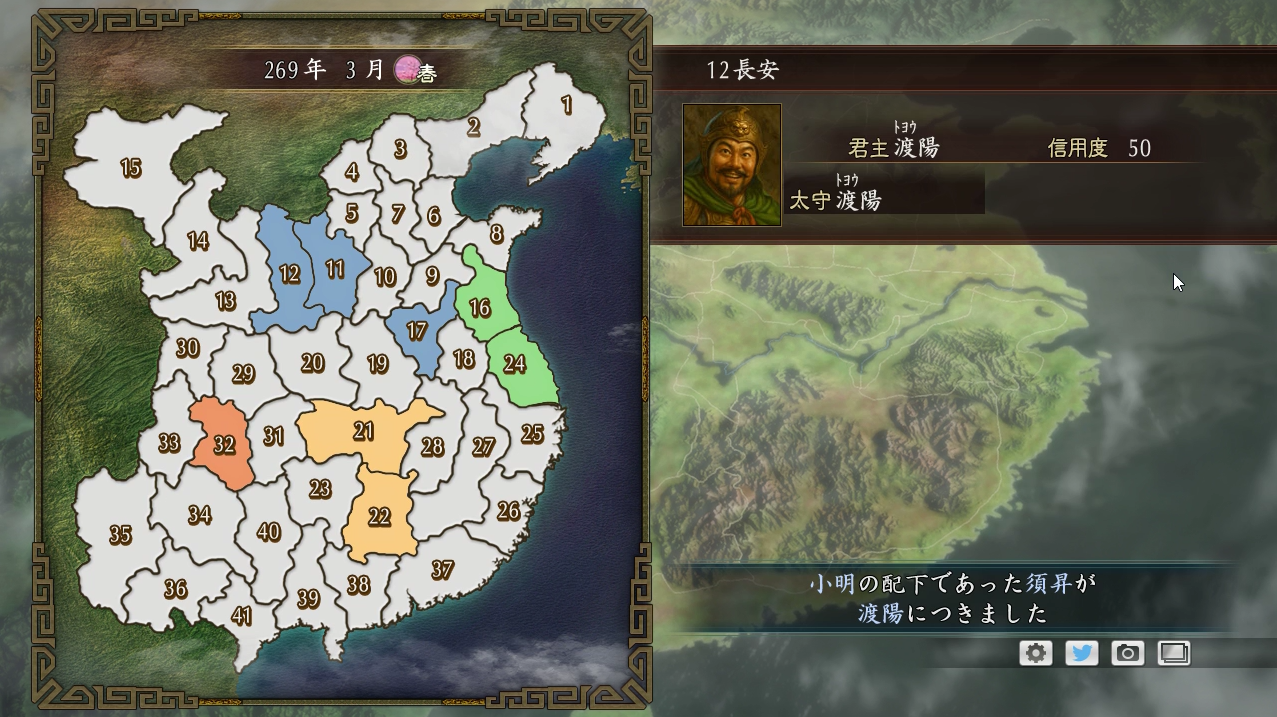Viewport: 1277px width, 717px height.
Task: Select province 20 on the map
Action: tap(312, 363)
